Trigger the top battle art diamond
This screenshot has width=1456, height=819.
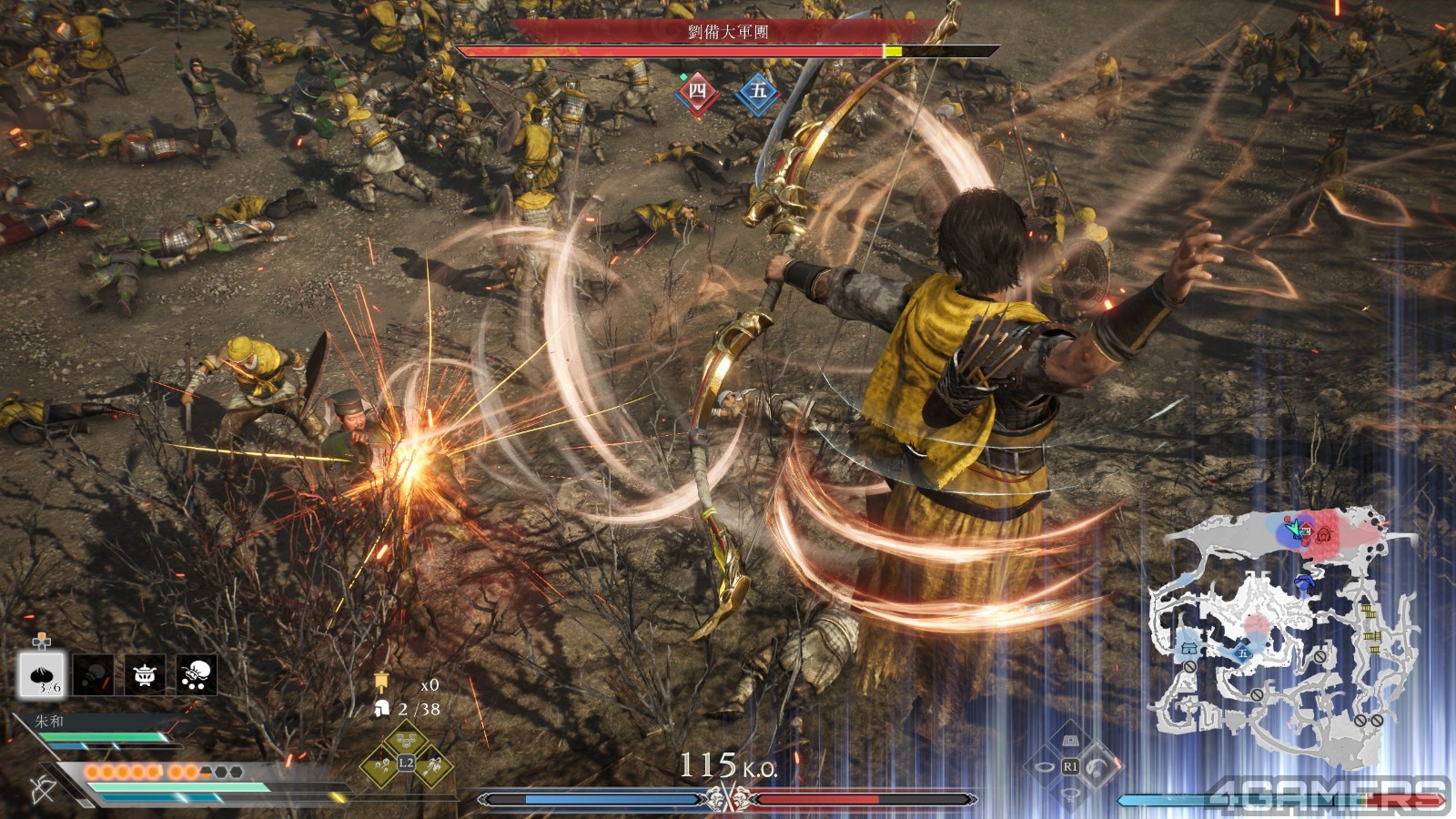1071,741
